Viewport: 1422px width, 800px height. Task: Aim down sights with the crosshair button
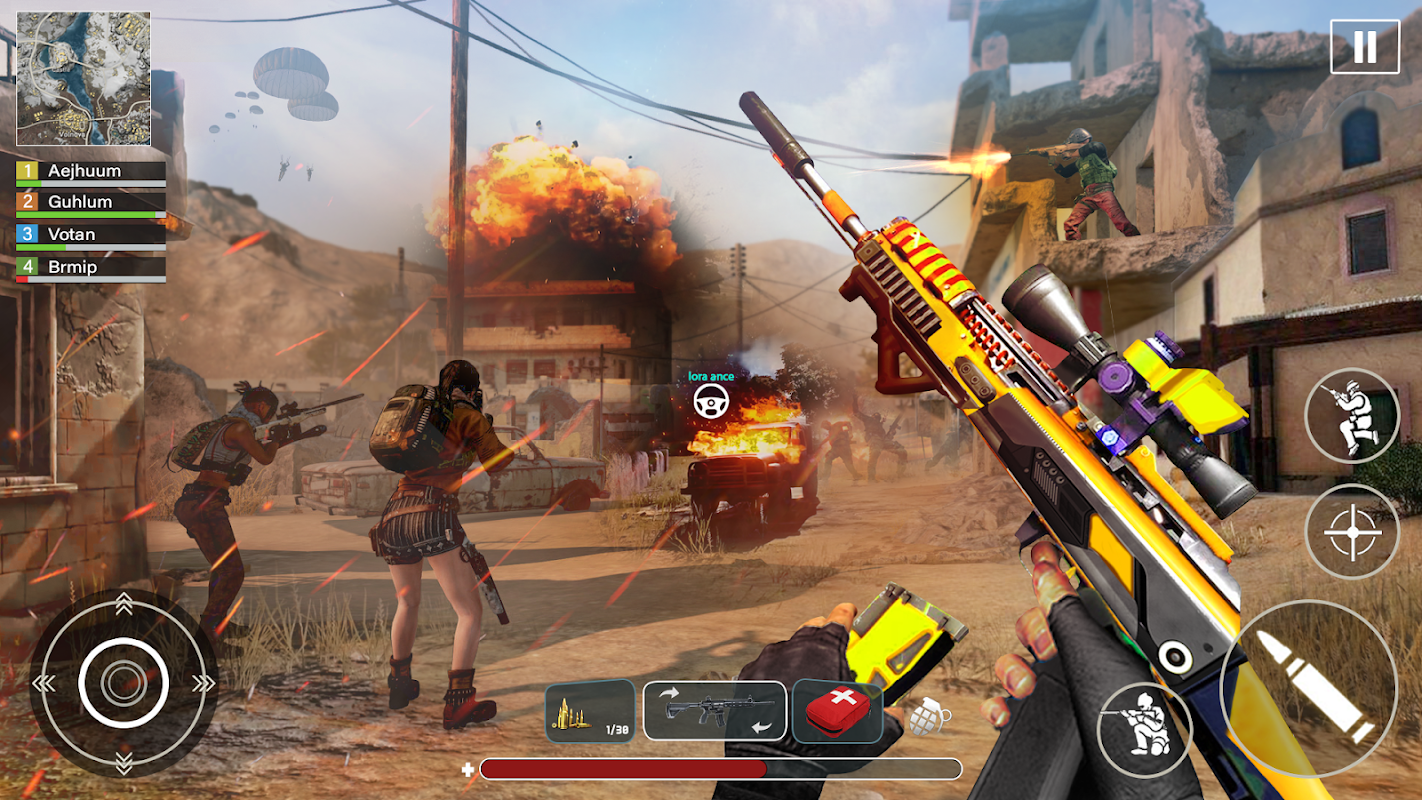point(1352,531)
